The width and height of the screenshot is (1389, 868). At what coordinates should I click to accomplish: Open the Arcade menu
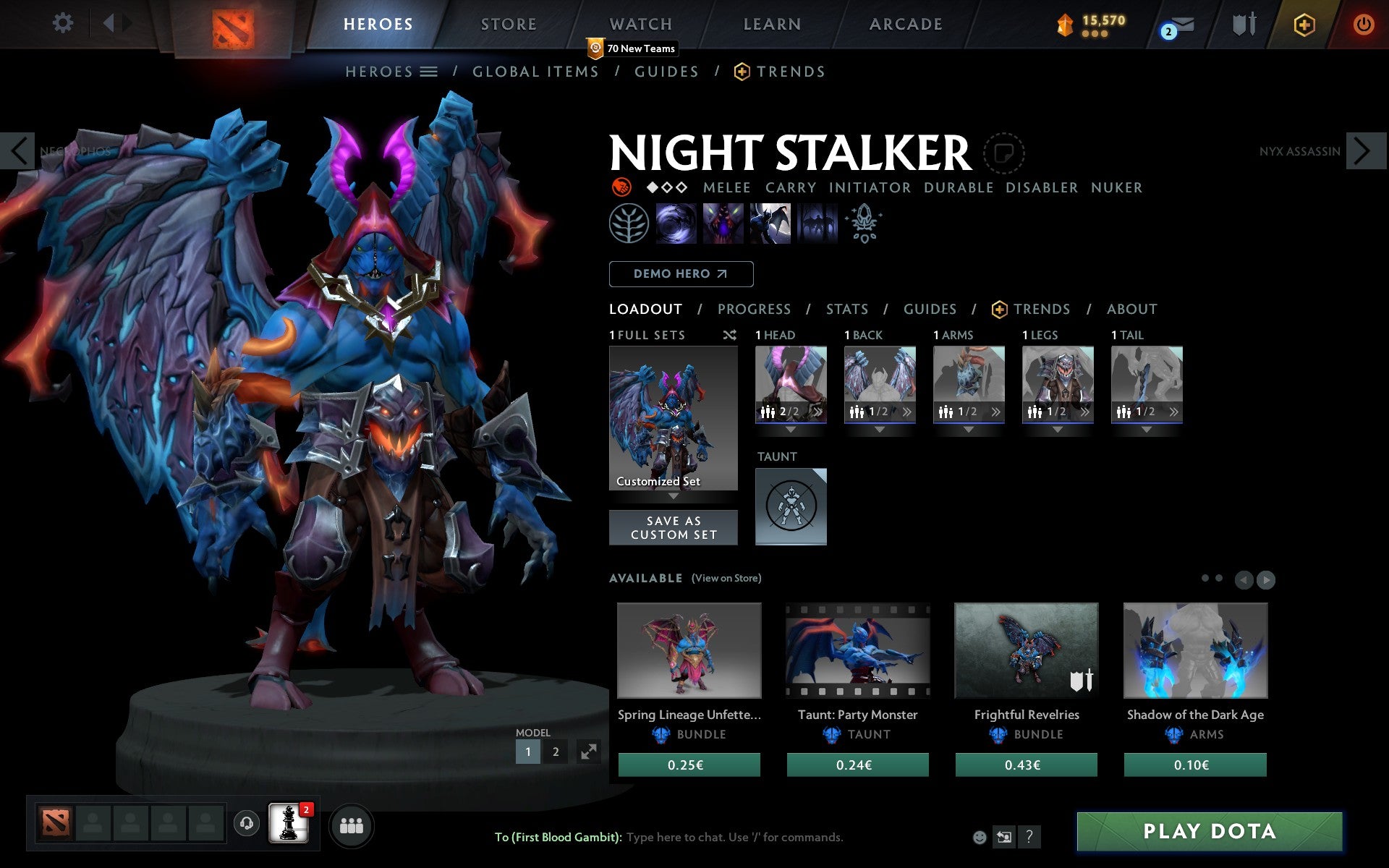(905, 24)
